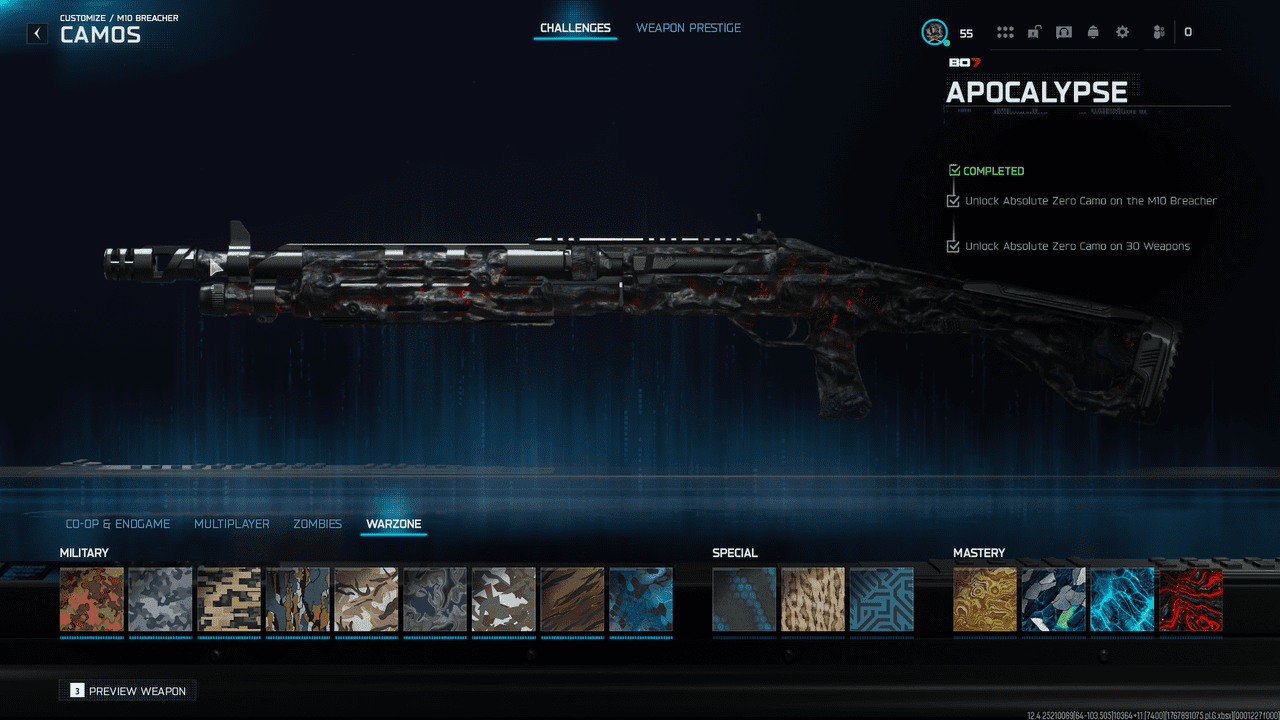Select the gold mastery camo
This screenshot has width=1280, height=720.
985,600
